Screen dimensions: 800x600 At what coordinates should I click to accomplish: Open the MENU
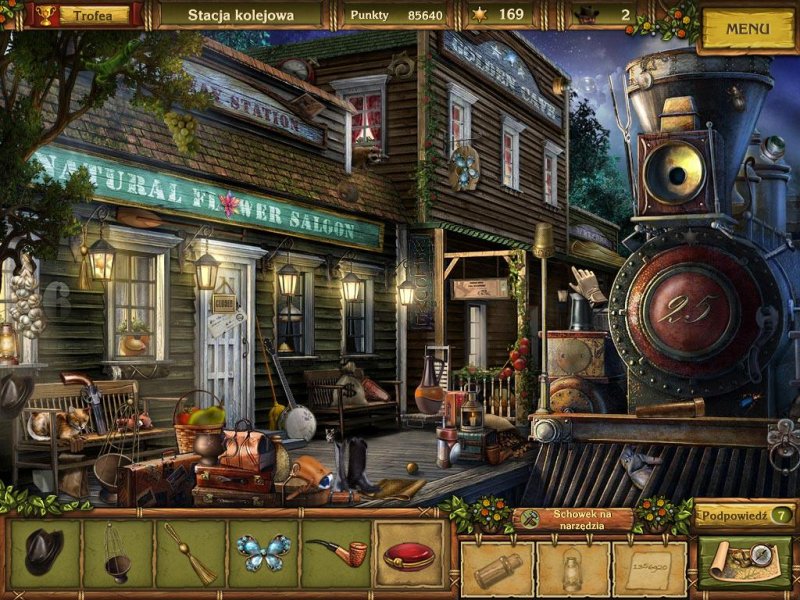(x=747, y=29)
